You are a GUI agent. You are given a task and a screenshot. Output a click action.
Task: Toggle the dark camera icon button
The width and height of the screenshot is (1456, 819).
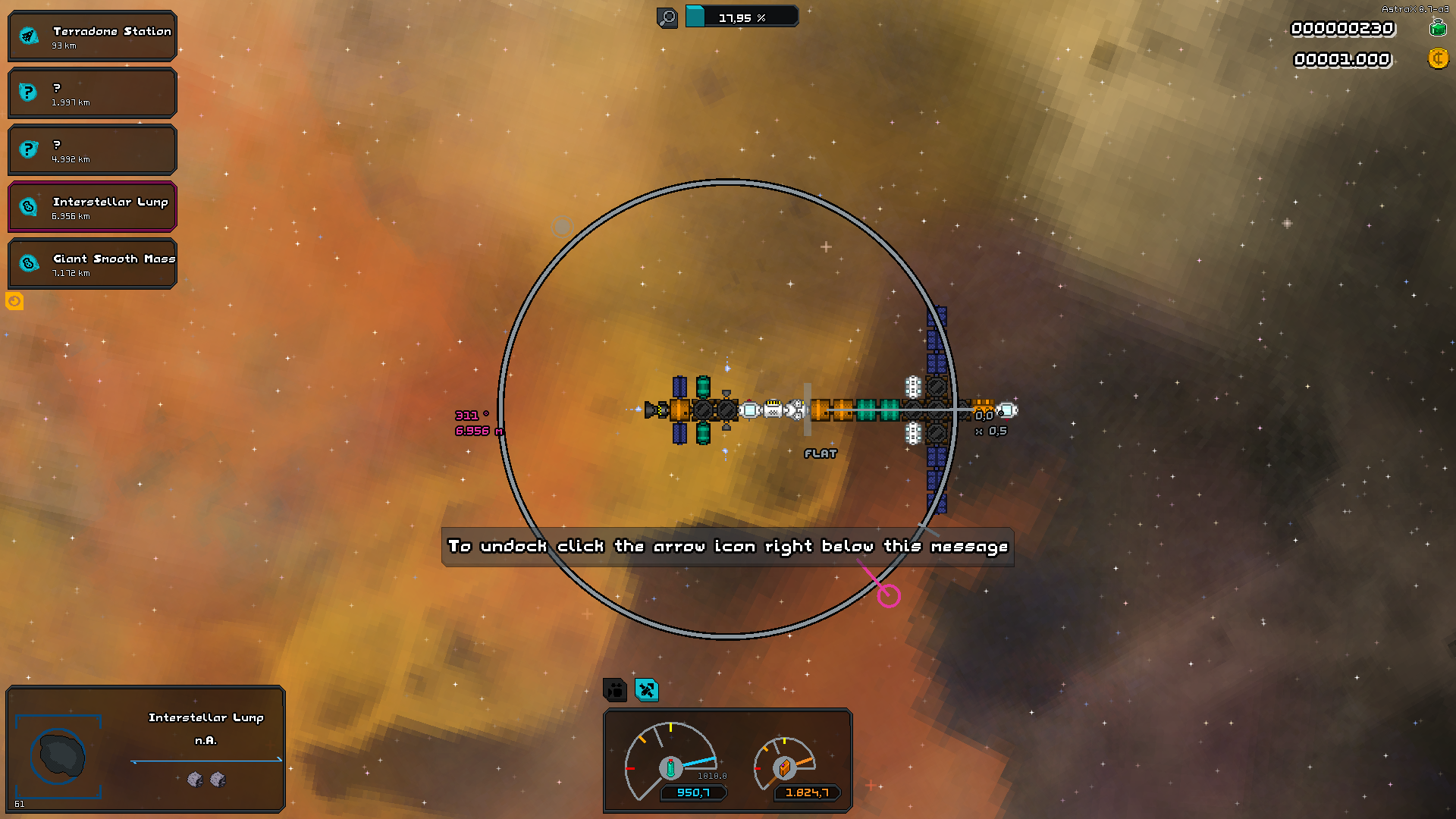click(x=615, y=690)
